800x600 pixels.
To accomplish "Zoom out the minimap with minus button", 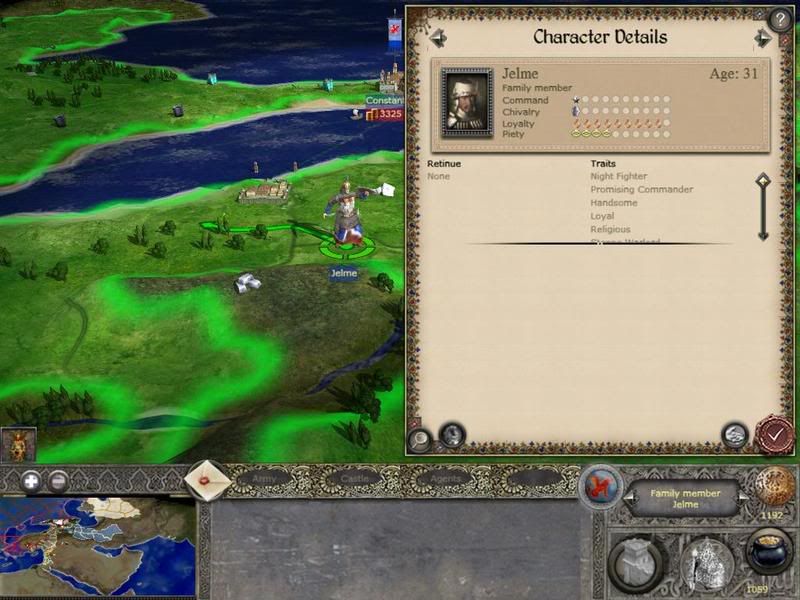I will coord(59,480).
